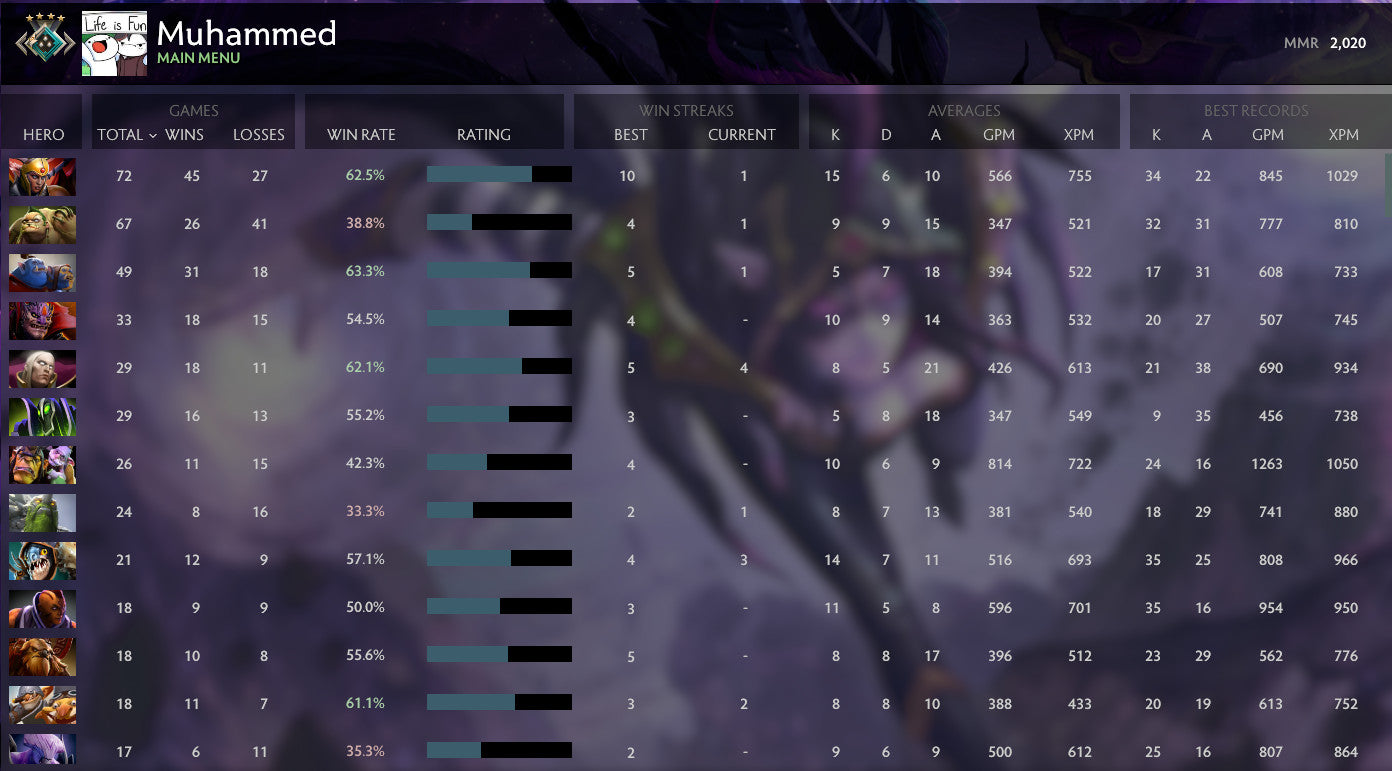Select the Anti-Mage hero portrait
Screen dimensions: 1392x771
click(42, 608)
